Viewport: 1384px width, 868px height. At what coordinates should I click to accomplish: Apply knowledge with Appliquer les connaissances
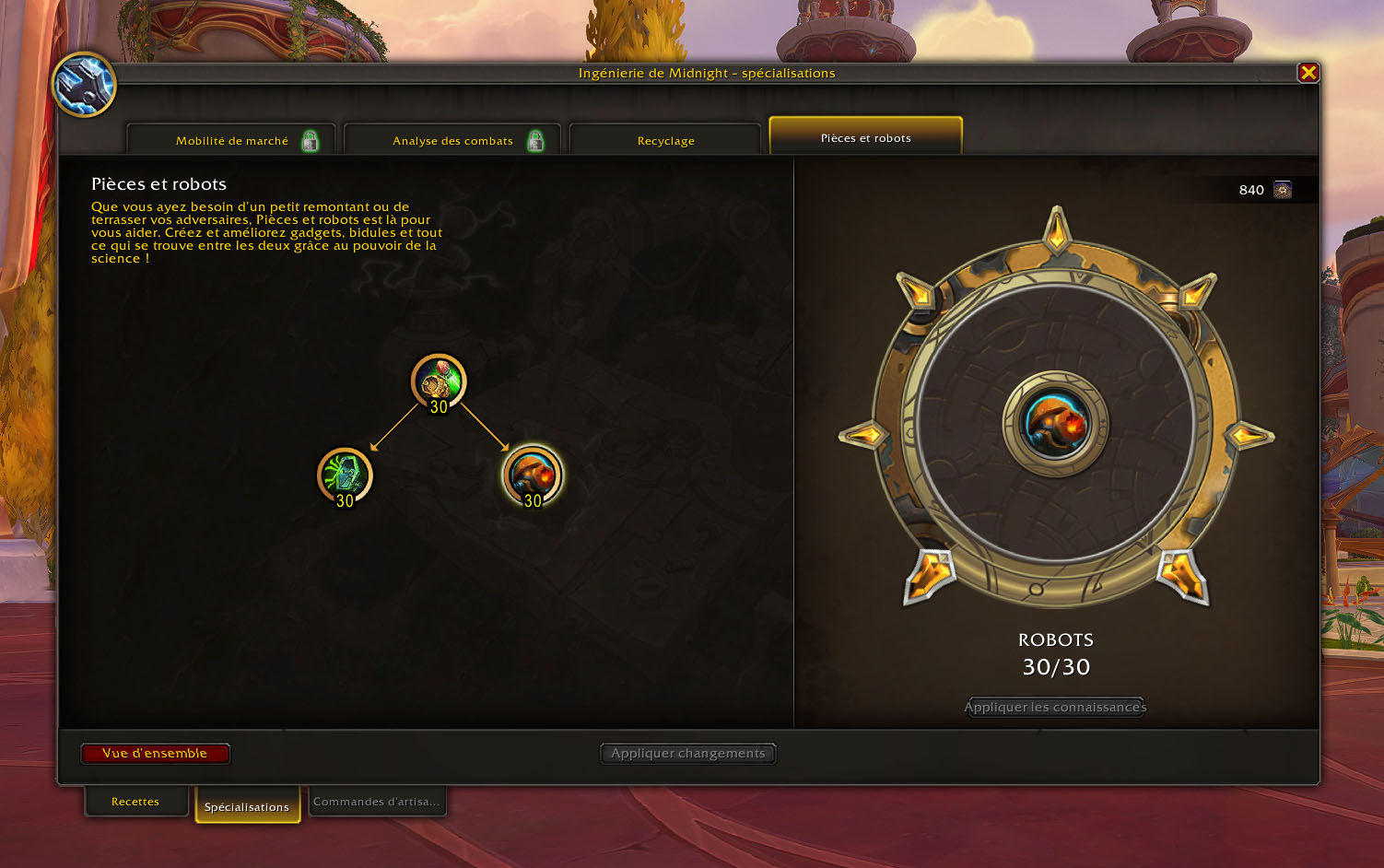(1055, 707)
